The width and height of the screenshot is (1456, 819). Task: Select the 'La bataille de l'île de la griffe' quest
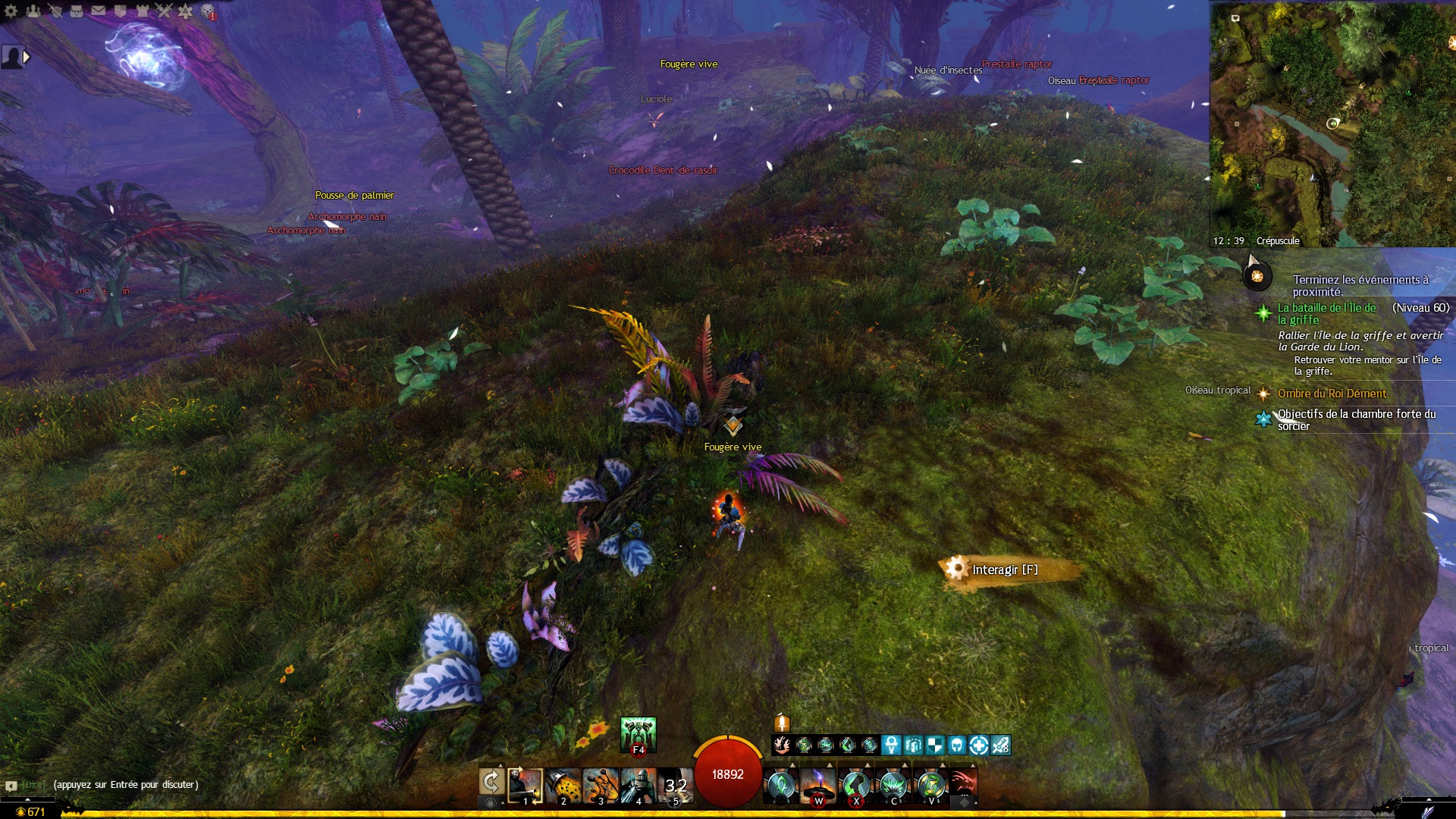[x=1326, y=313]
